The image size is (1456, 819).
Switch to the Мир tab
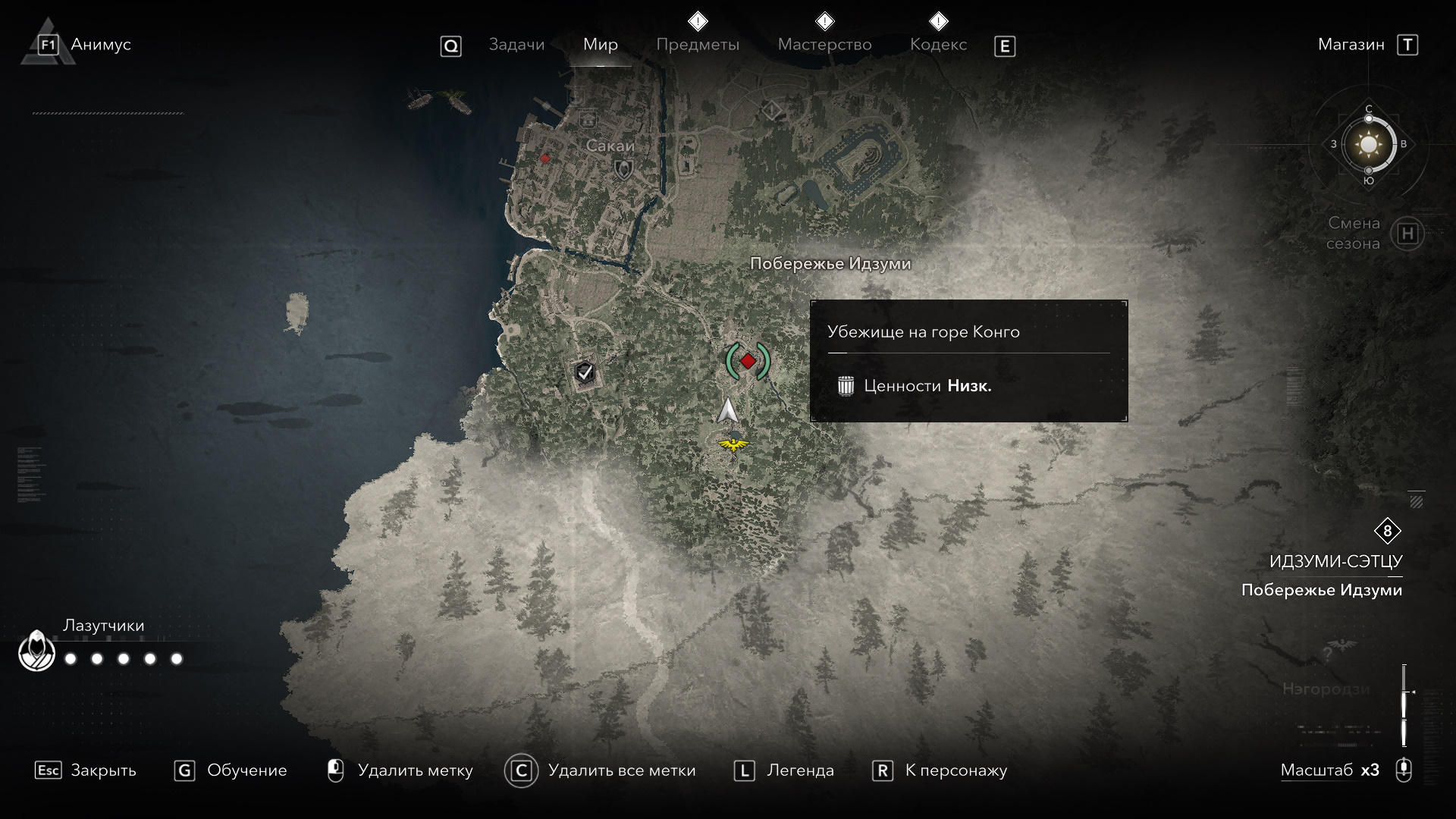click(x=600, y=45)
